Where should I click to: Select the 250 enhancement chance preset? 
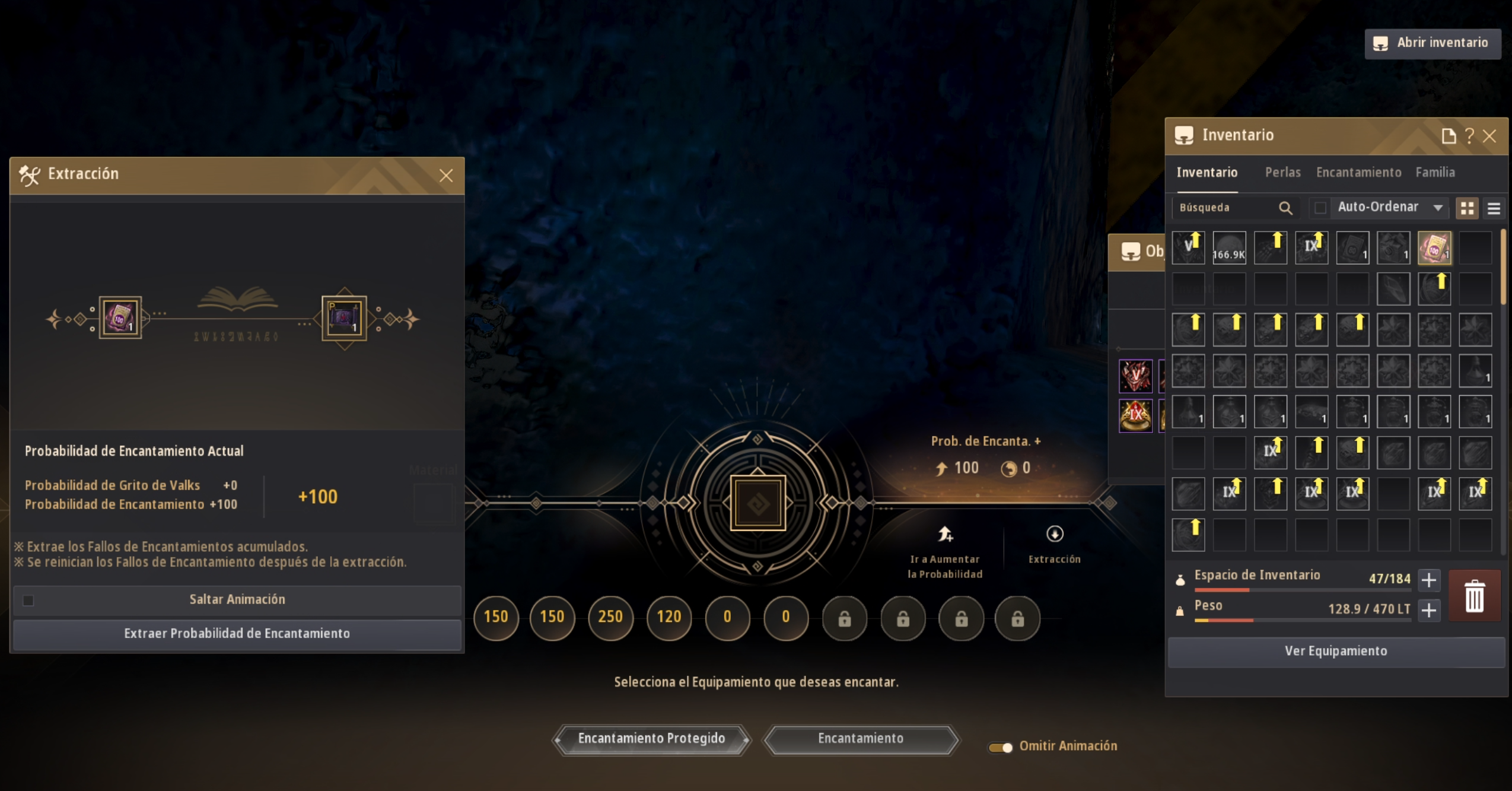610,617
